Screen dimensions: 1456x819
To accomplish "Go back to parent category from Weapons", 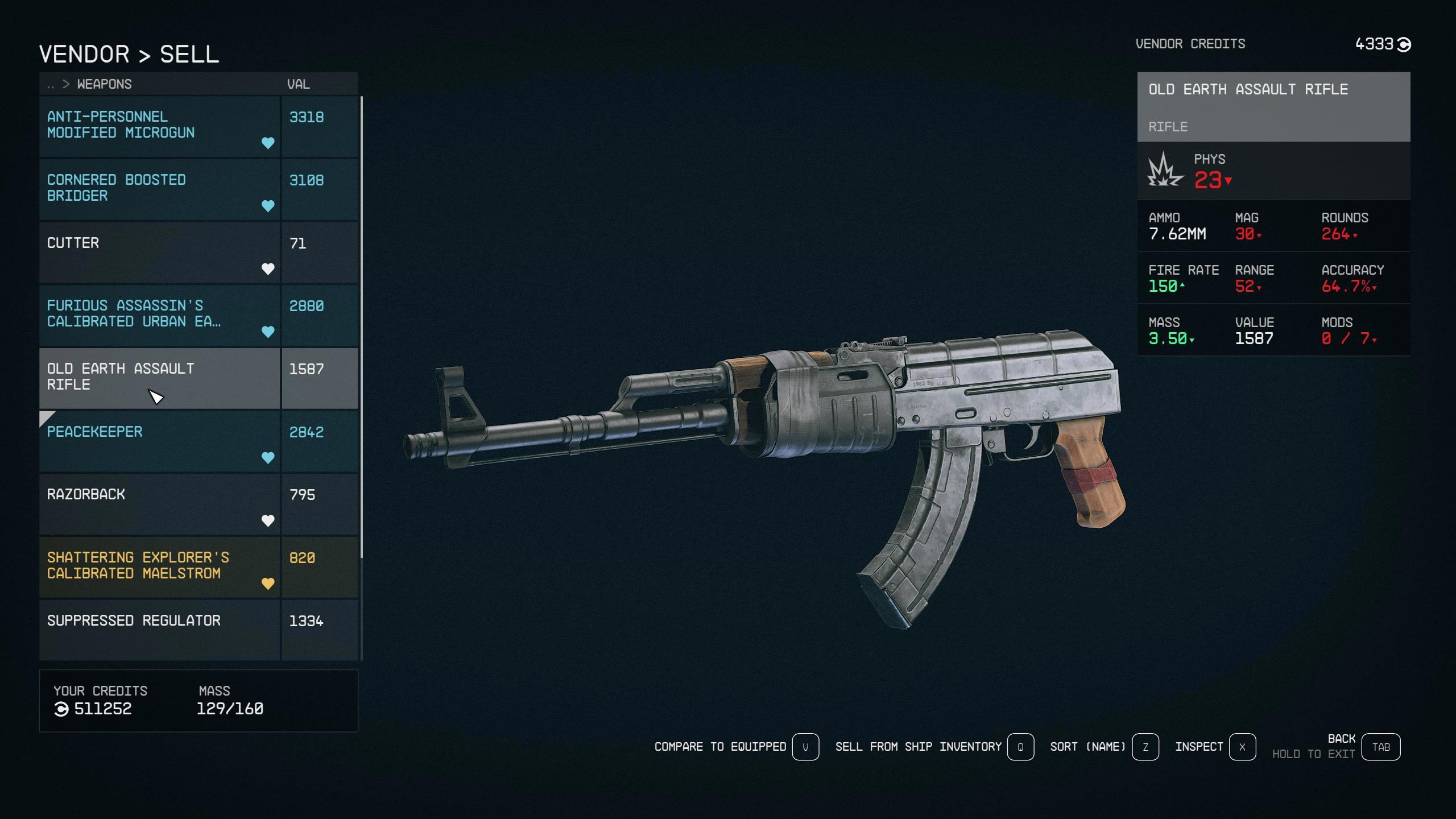I will (51, 85).
